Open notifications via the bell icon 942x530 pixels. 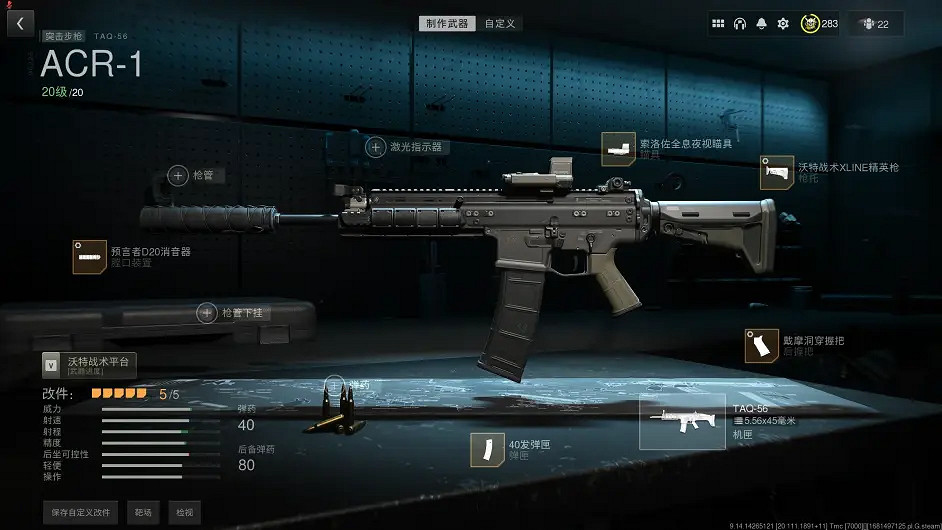click(x=762, y=23)
